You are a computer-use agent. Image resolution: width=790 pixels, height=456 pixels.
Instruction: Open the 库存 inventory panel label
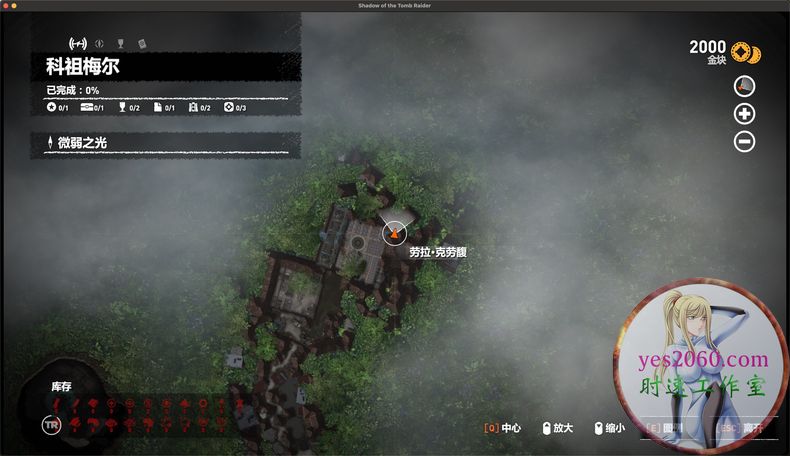tap(62, 386)
